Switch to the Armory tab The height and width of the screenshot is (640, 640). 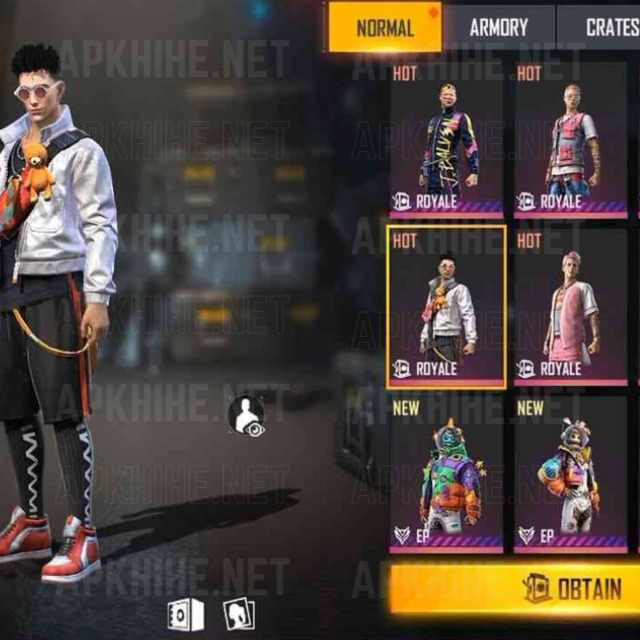coord(499,27)
